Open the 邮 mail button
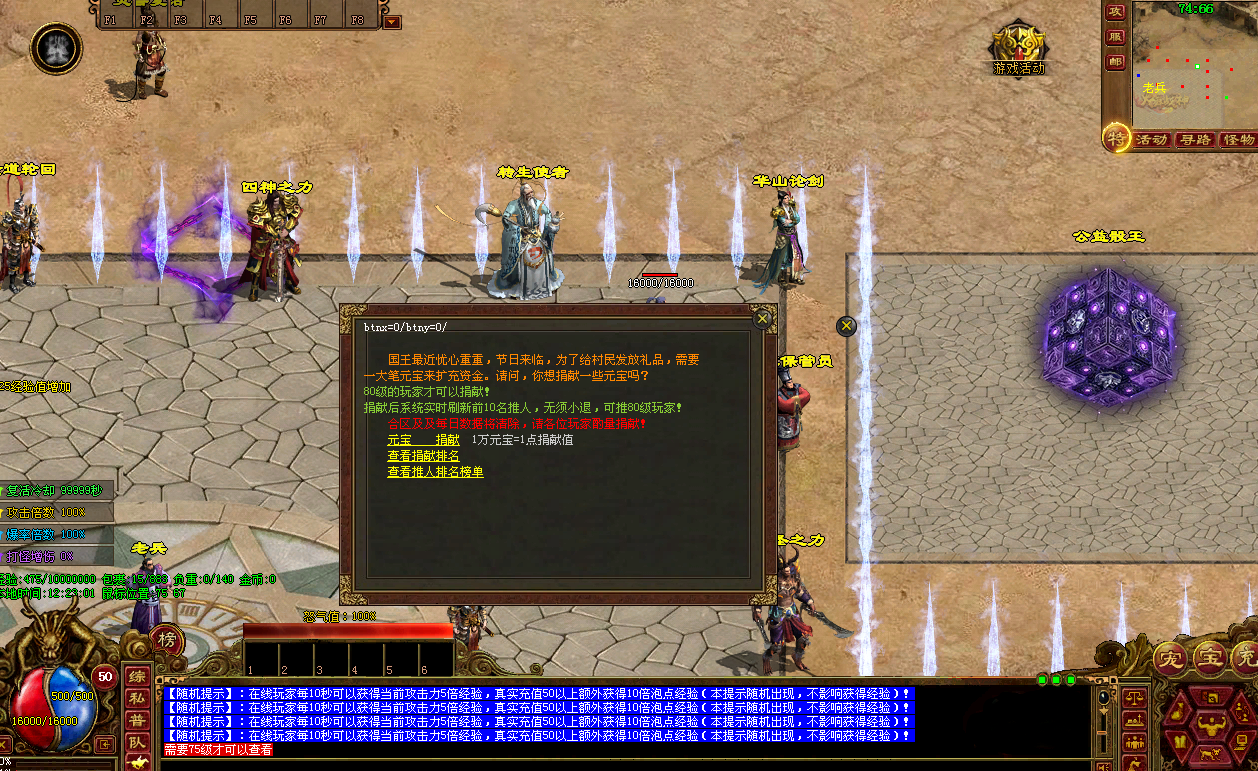This screenshot has width=1258, height=771. tap(1114, 62)
